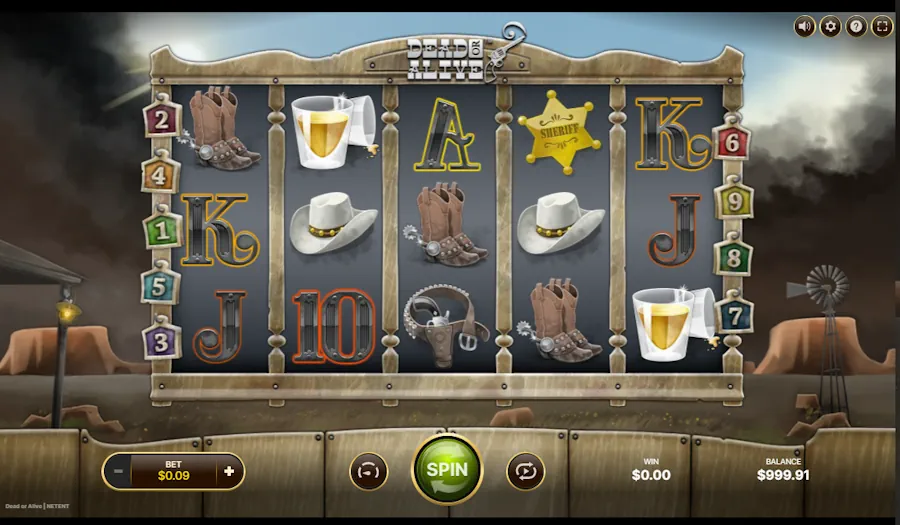The width and height of the screenshot is (900, 525).
Task: Select payline tag number 2
Action: coord(162,121)
